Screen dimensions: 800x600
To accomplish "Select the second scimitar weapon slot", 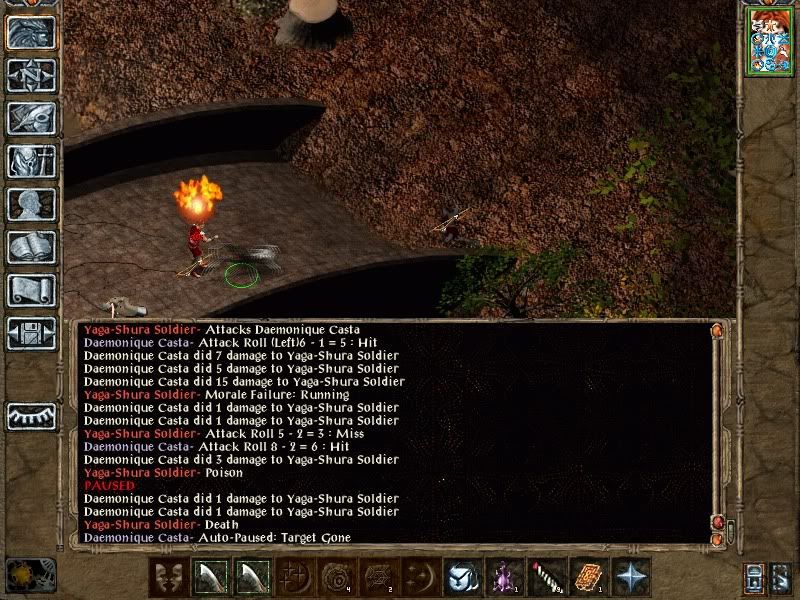I will pyautogui.click(x=251, y=578).
